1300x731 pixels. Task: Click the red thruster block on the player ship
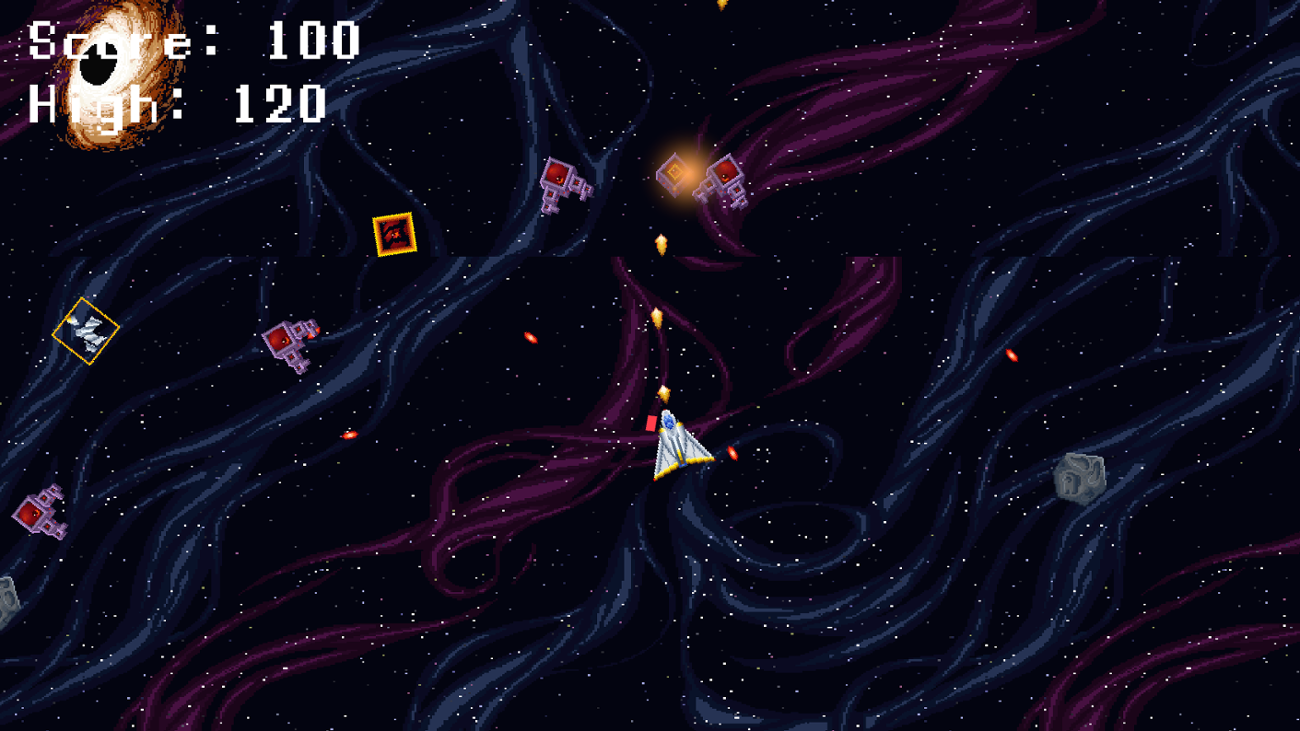[653, 421]
